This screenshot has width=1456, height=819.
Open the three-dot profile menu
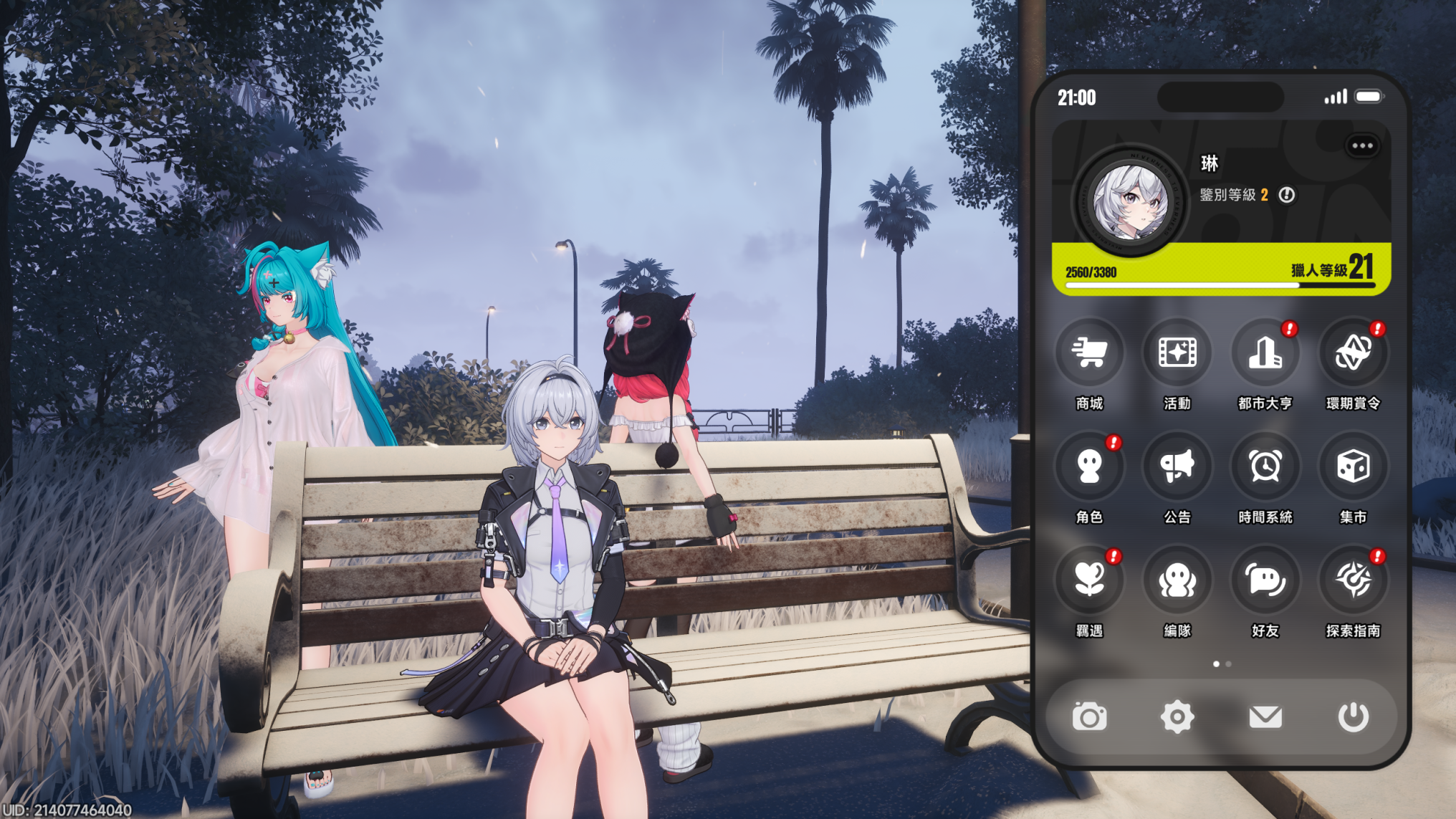coord(1362,146)
